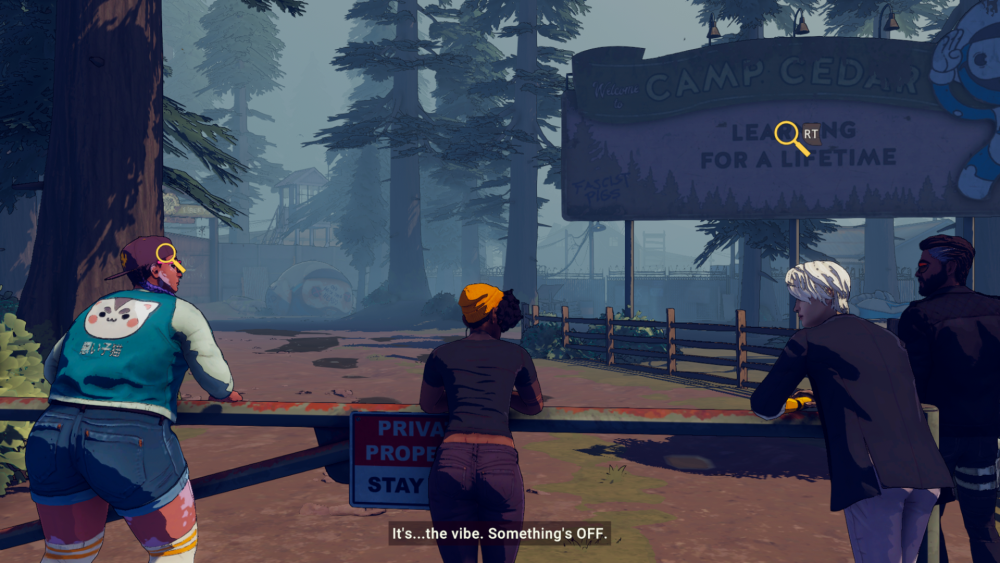Select the magnifier marker on purple-capped character
The image size is (1000, 563).
167,254
